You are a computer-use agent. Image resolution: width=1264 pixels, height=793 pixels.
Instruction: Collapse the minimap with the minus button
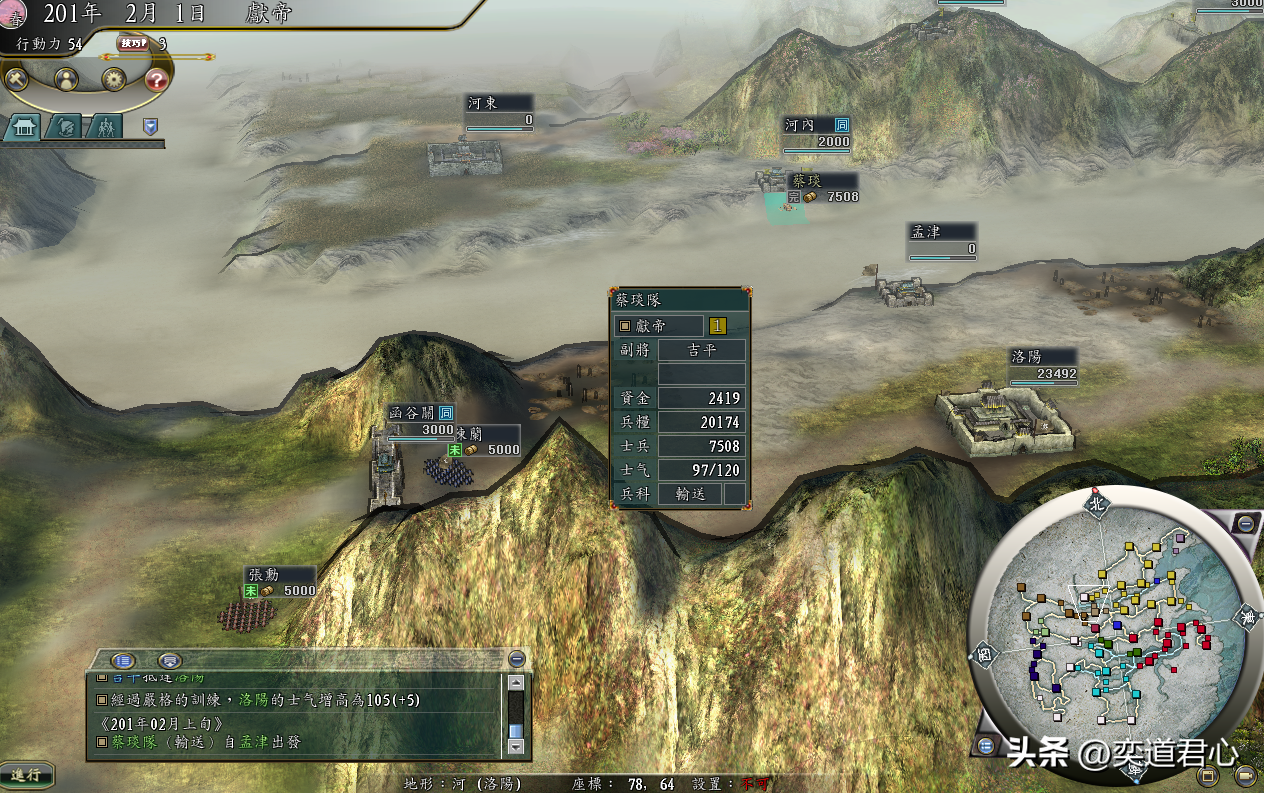1246,523
